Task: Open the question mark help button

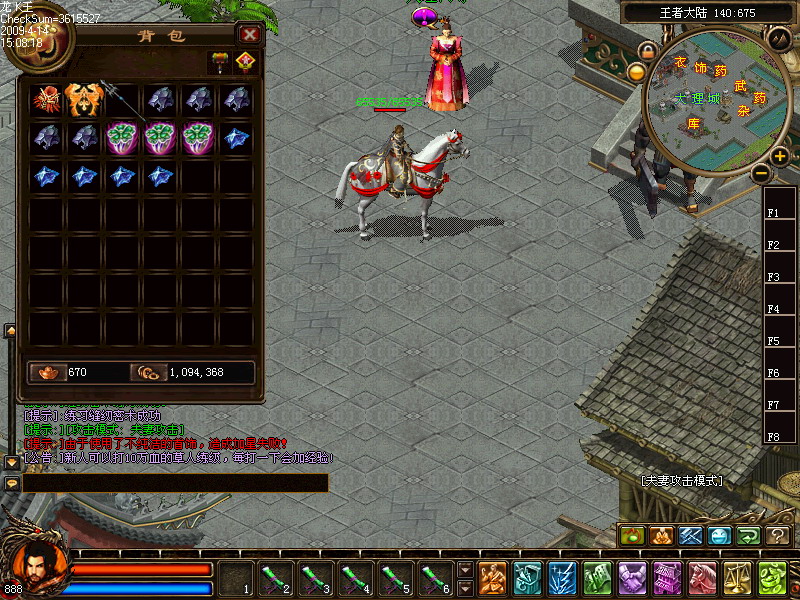Action: pos(778,536)
